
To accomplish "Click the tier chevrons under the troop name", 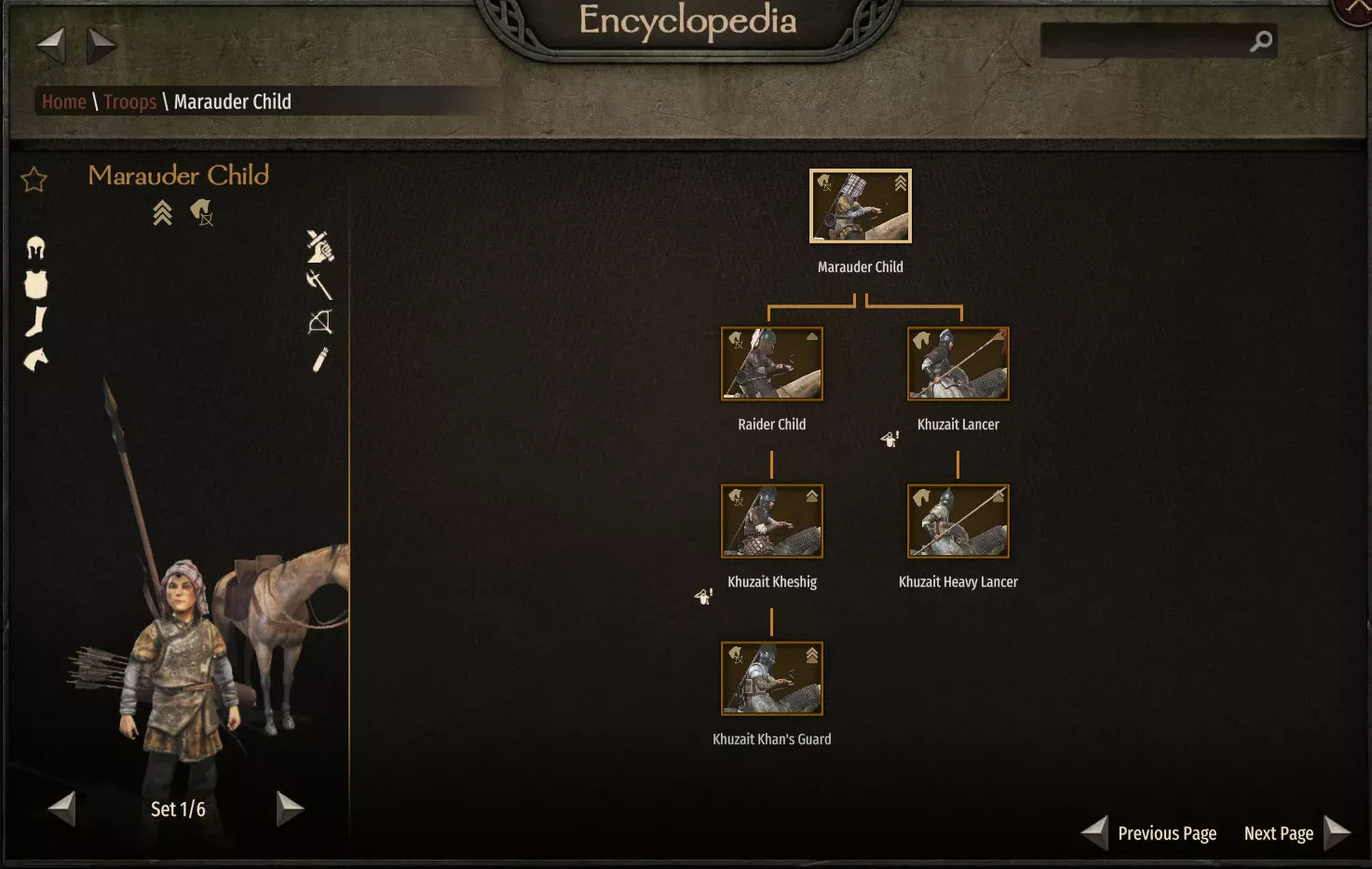I will coord(160,212).
